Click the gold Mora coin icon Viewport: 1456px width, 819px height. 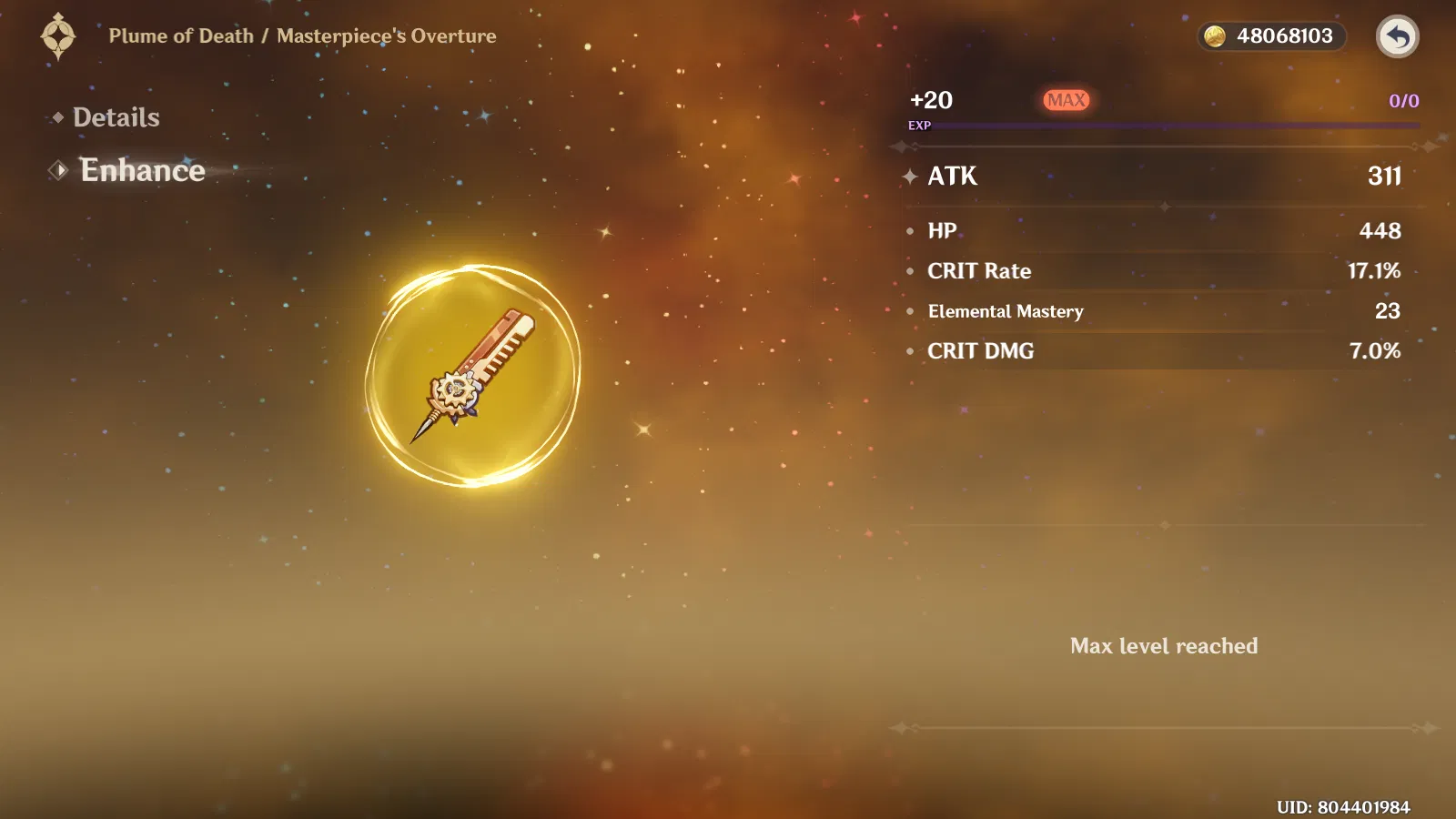1217,36
